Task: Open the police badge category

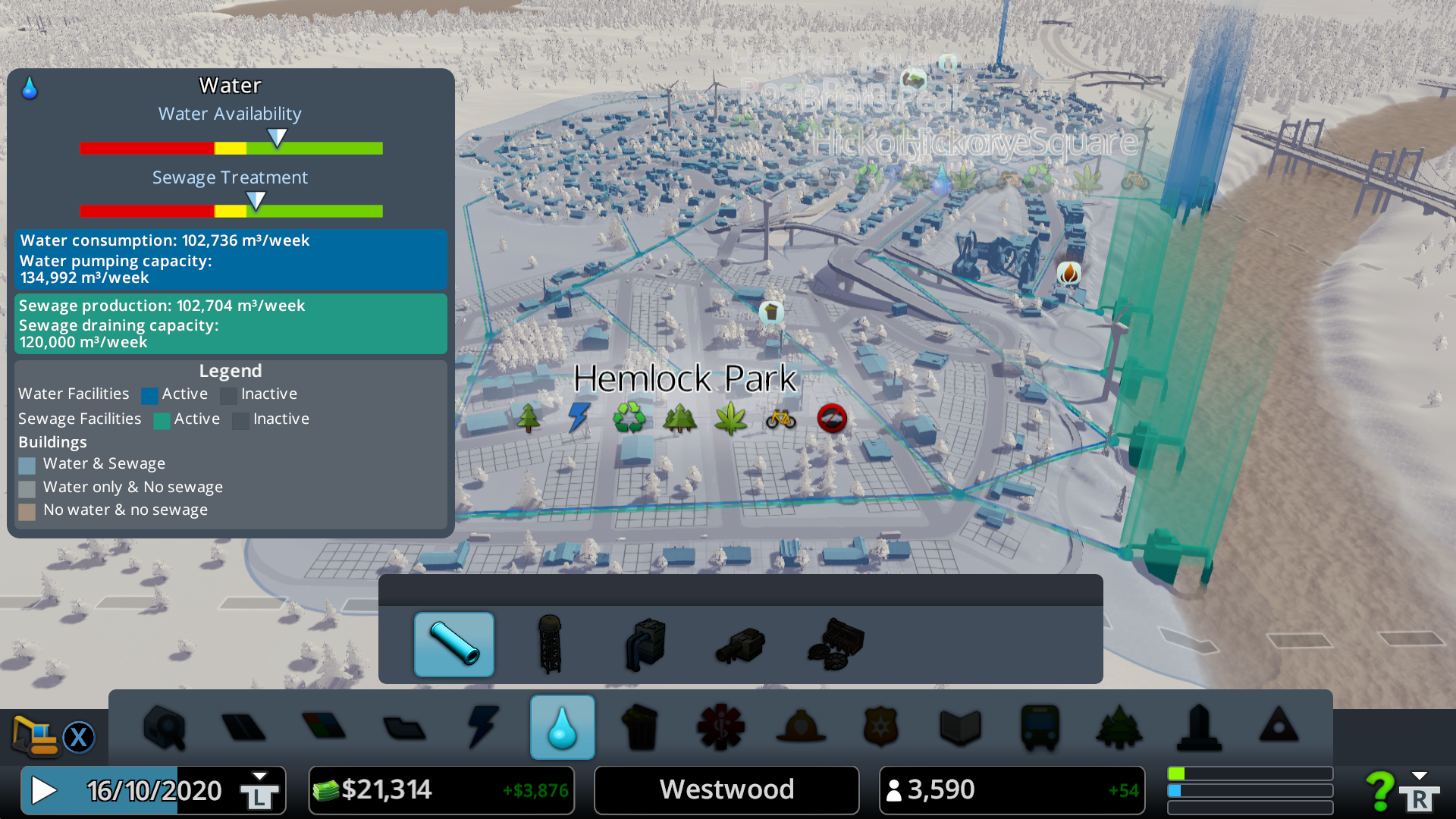Action: 880,727
